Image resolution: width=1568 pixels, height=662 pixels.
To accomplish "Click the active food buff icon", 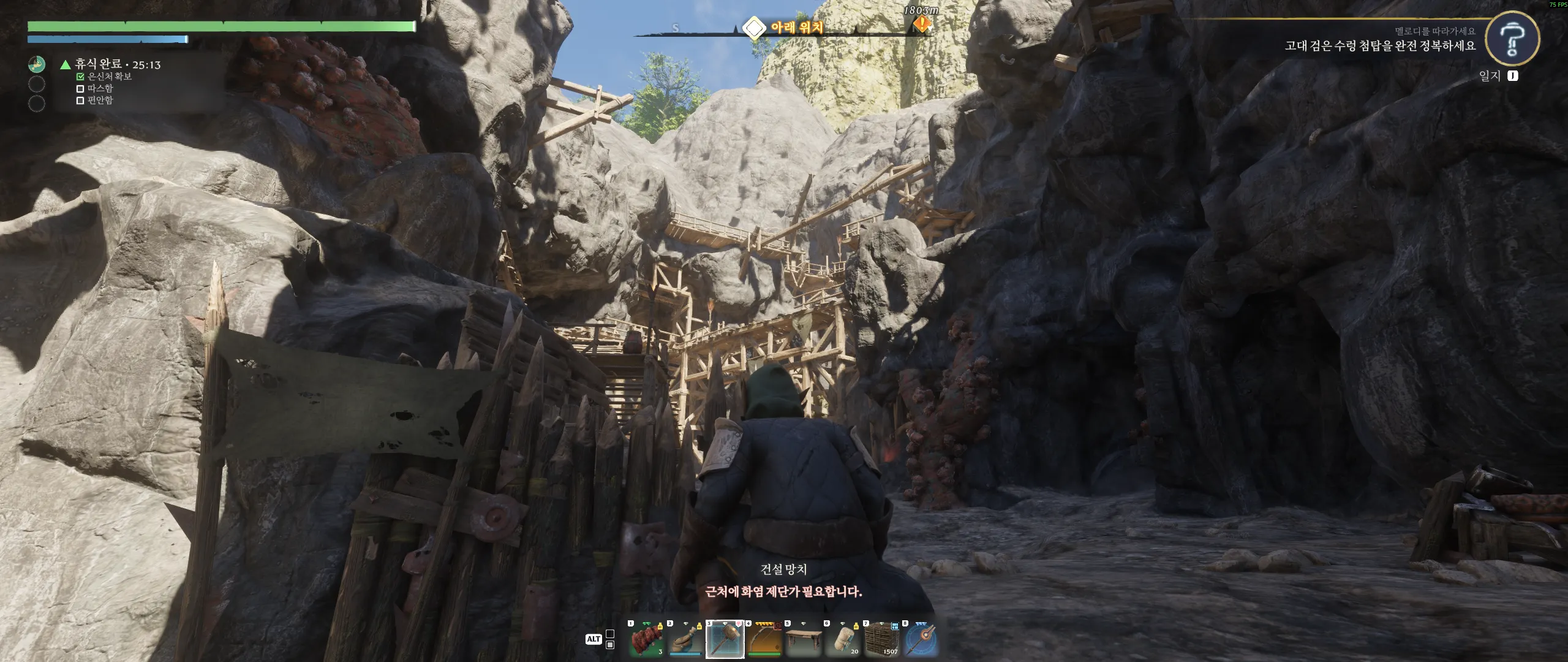I will (37, 64).
